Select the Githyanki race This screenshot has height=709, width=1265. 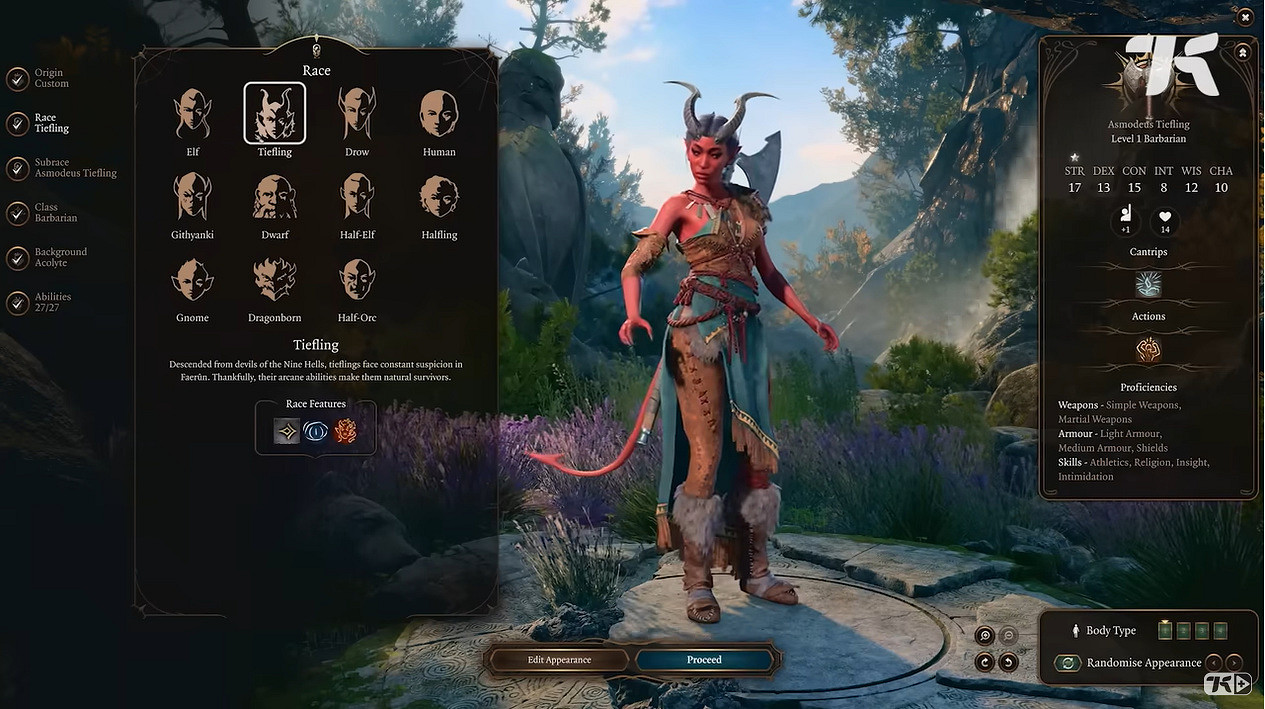[x=193, y=196]
